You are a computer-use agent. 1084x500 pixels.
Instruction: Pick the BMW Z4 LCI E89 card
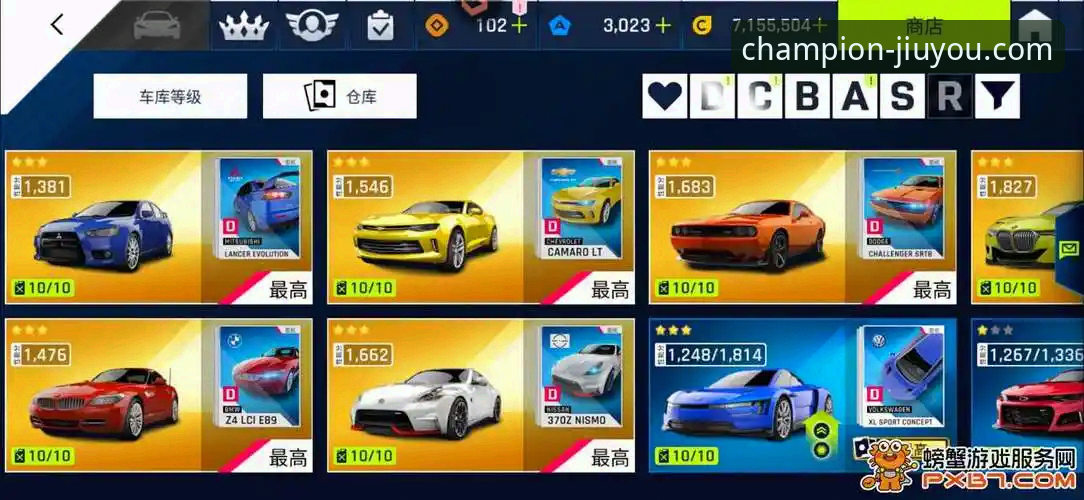coord(159,395)
